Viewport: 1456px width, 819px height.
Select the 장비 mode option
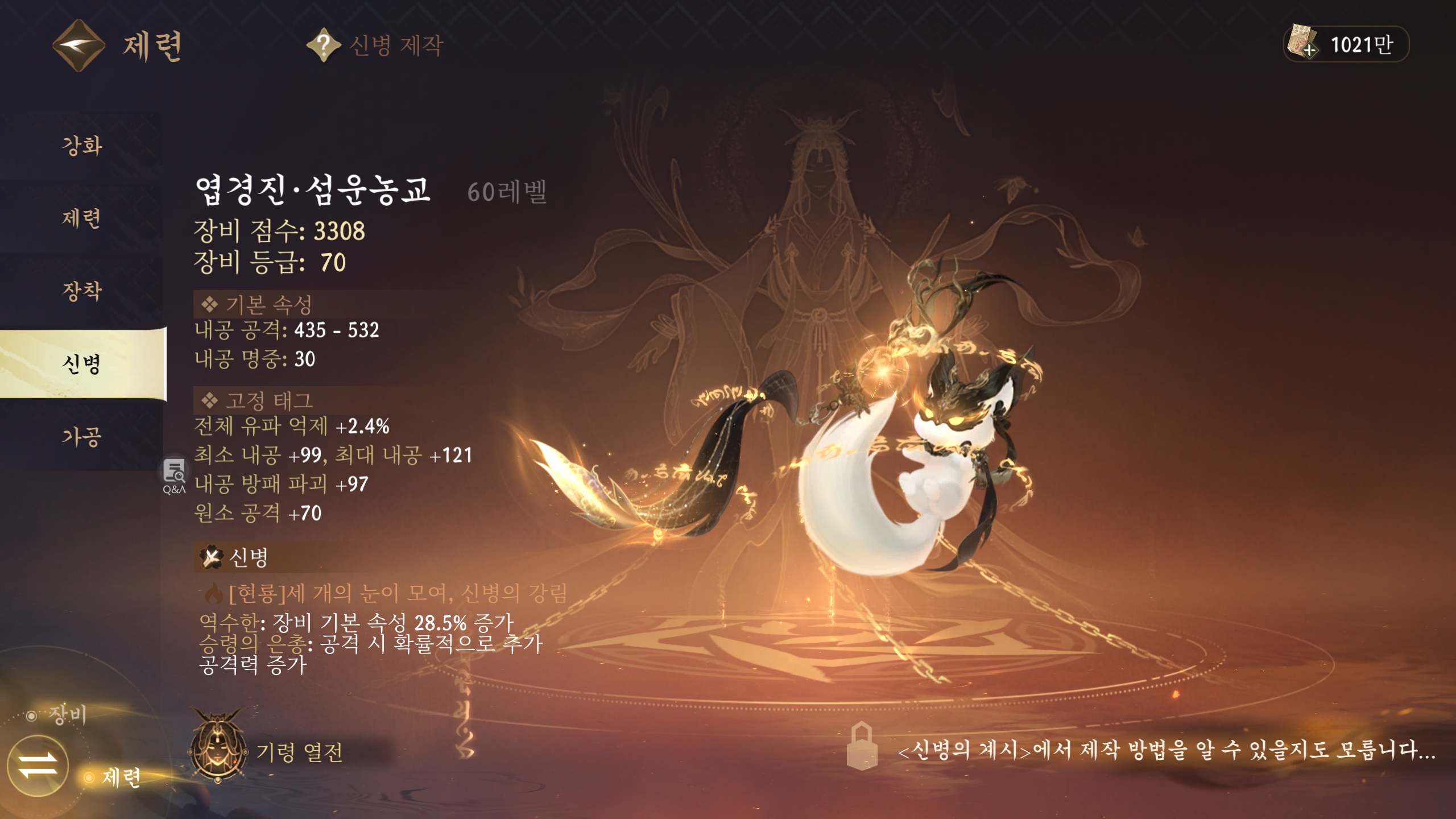[67, 714]
